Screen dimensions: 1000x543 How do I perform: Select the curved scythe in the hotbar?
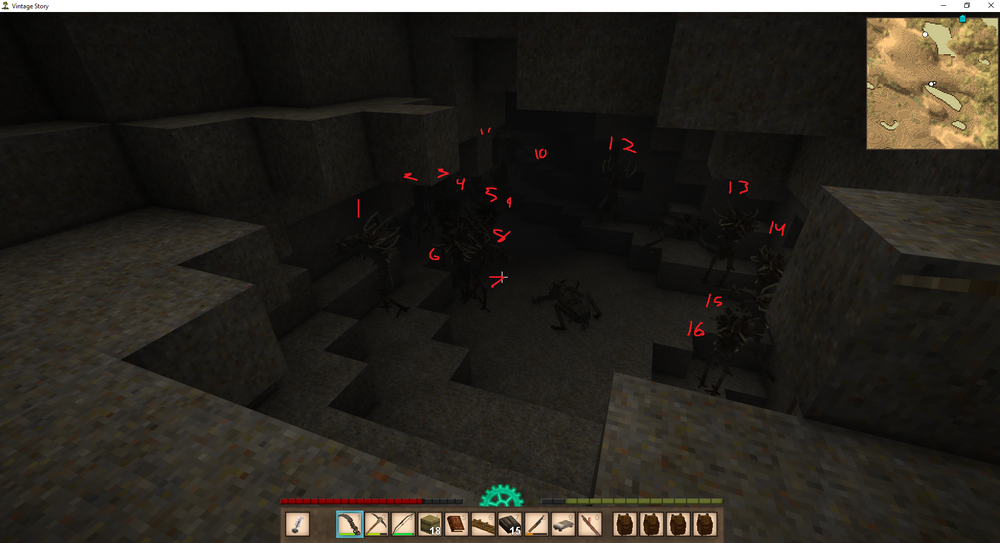350,524
